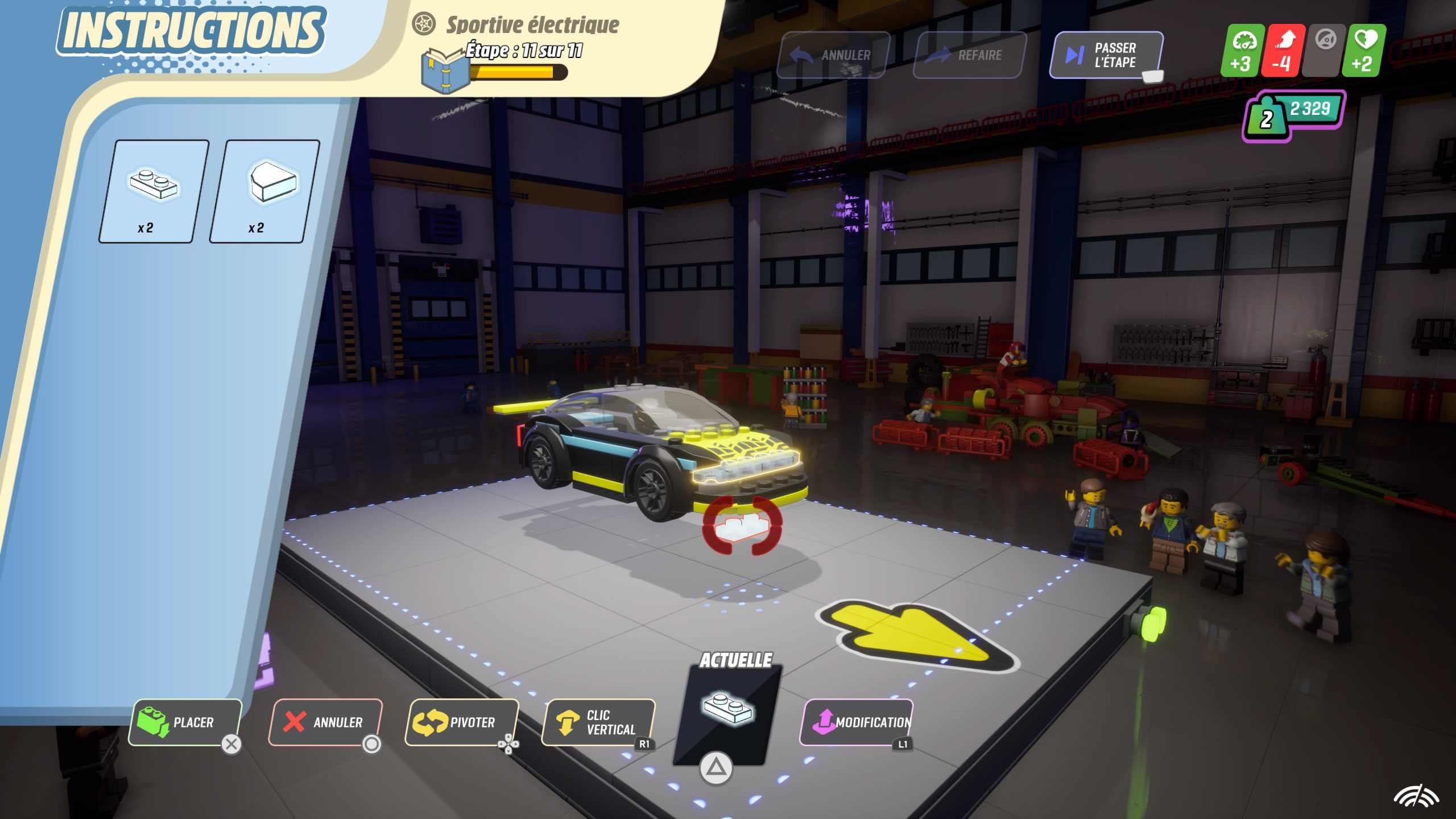
Task: Choose the curved slope brick piece tile
Action: click(264, 191)
